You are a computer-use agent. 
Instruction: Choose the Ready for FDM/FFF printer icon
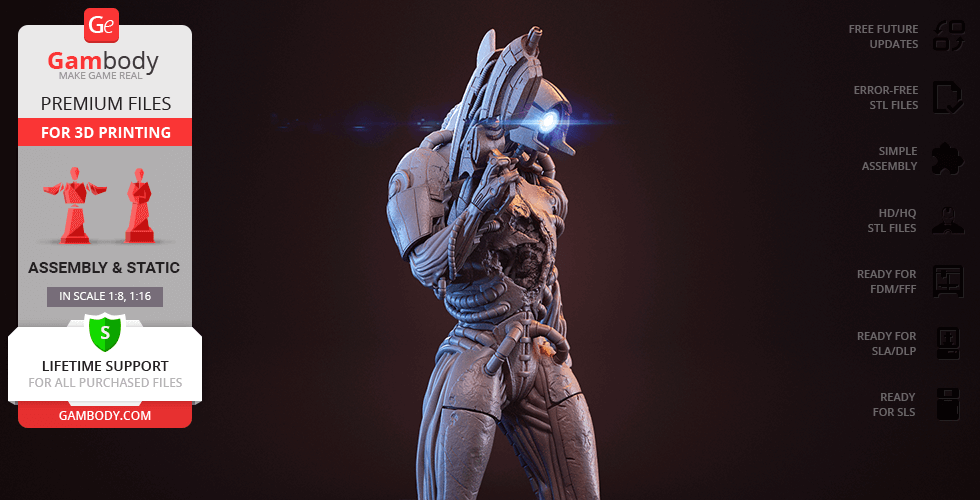click(x=948, y=281)
